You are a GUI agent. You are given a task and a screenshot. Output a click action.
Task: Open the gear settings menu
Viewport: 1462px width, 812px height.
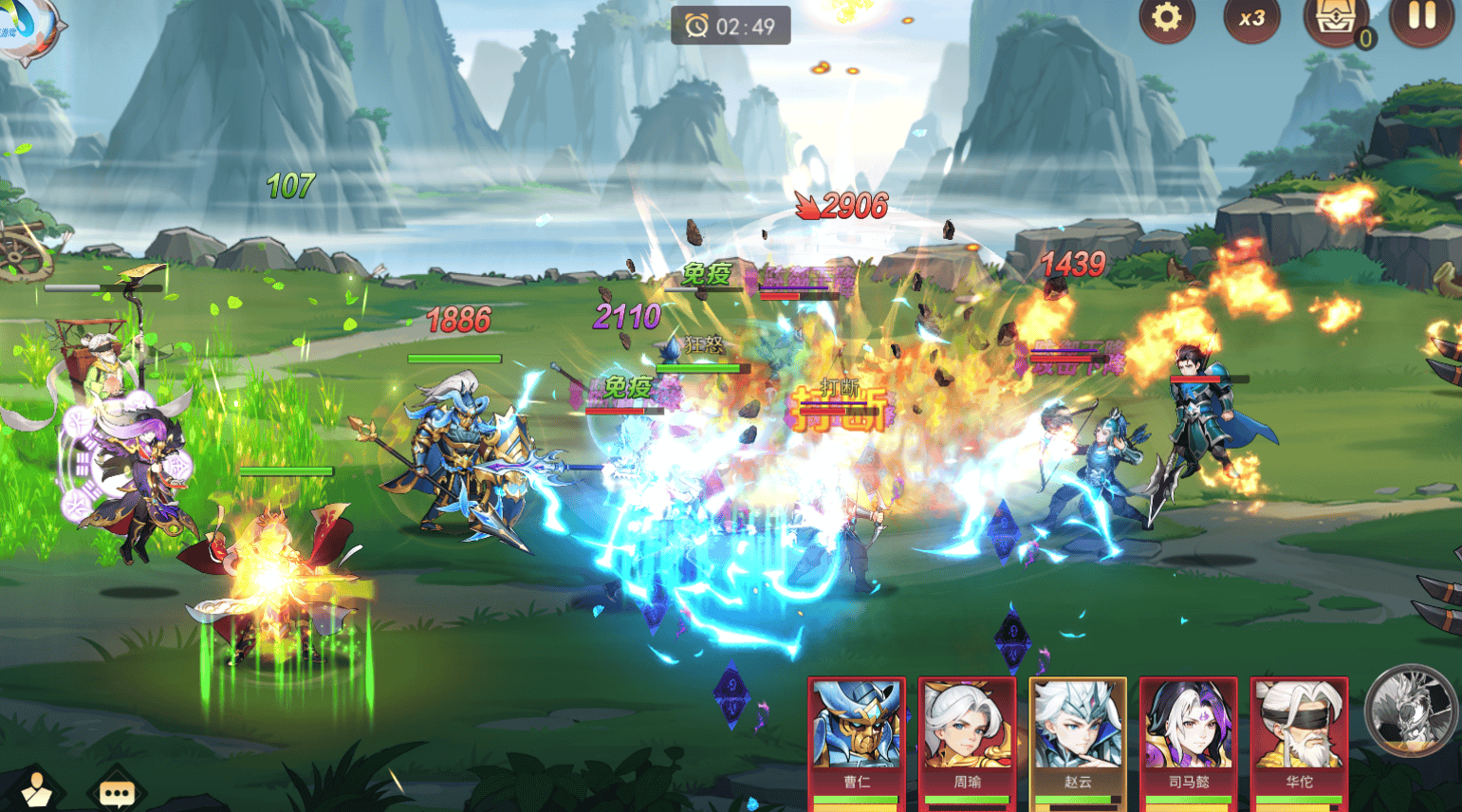point(1166,18)
